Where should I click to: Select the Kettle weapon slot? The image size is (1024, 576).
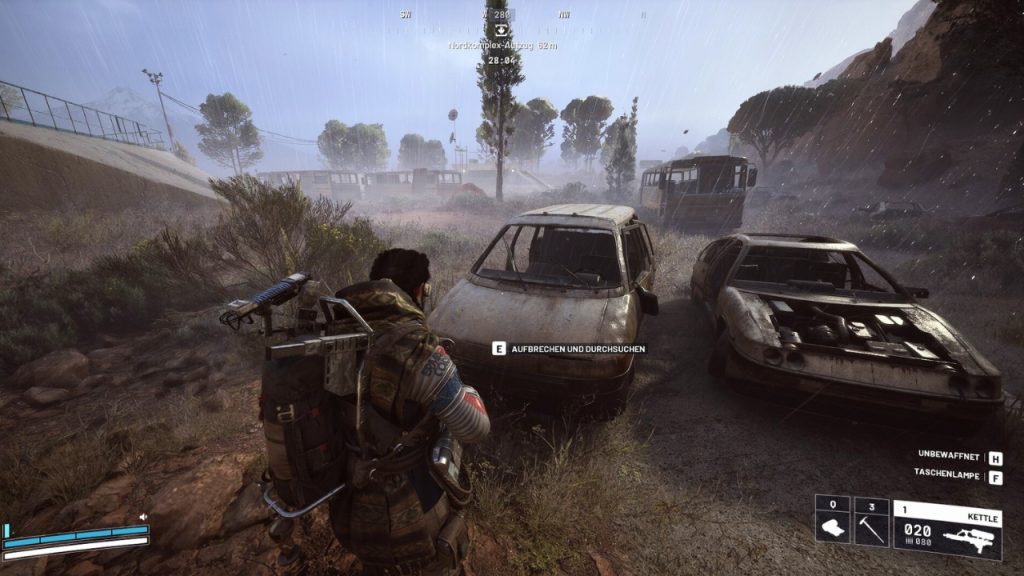tap(946, 528)
